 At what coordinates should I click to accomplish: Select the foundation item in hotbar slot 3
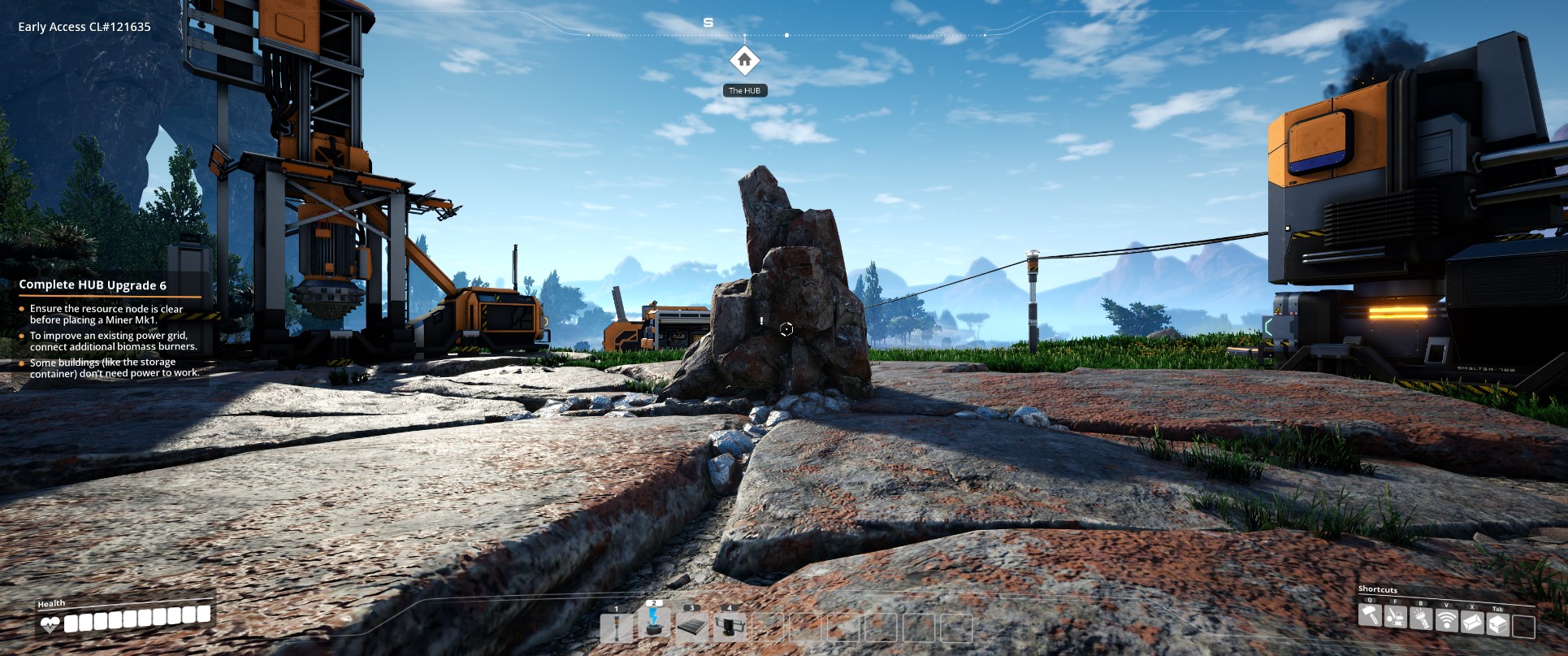coord(691,627)
